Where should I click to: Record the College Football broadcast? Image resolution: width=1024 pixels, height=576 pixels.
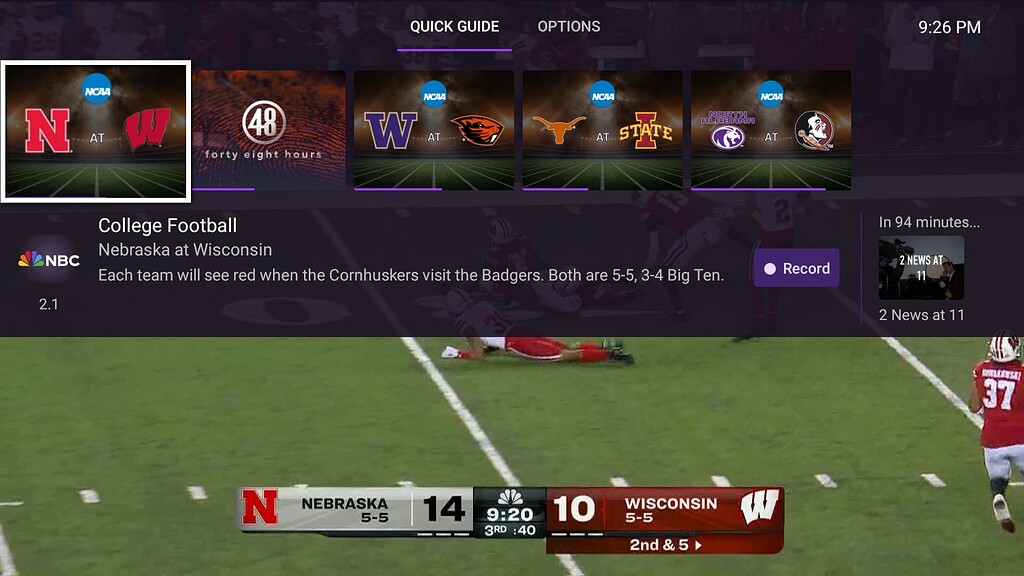(x=796, y=268)
